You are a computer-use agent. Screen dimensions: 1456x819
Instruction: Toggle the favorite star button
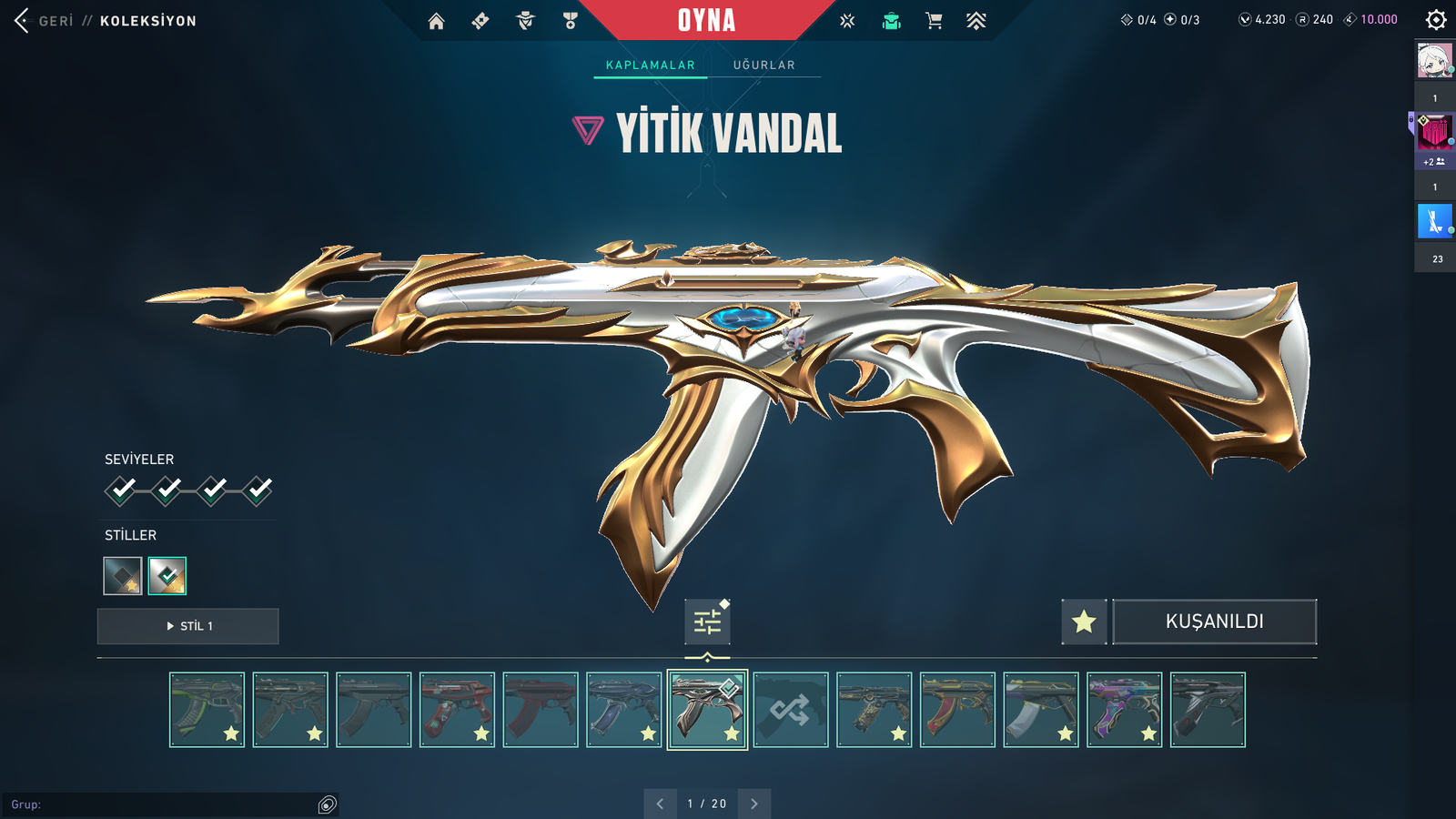coord(1084,622)
